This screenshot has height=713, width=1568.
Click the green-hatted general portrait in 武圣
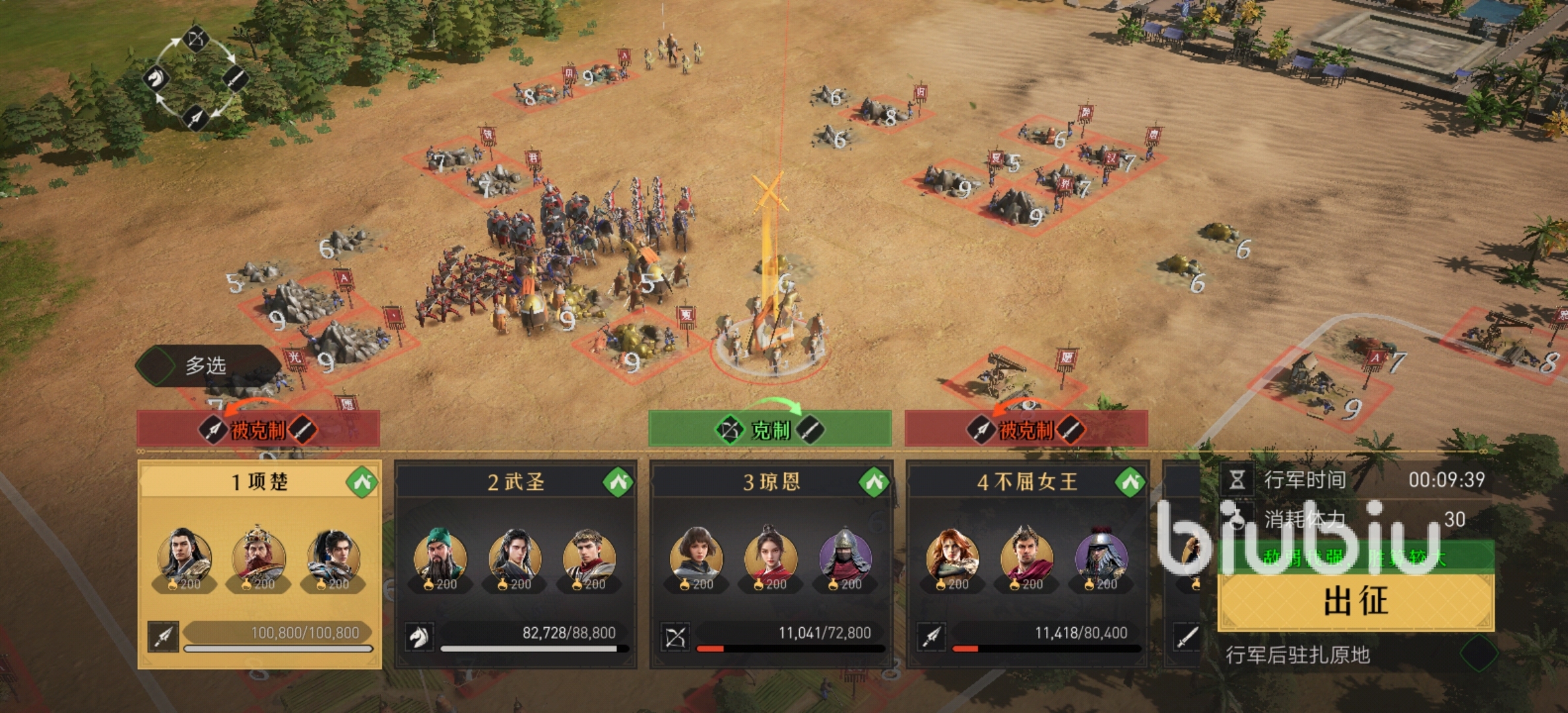coord(440,555)
